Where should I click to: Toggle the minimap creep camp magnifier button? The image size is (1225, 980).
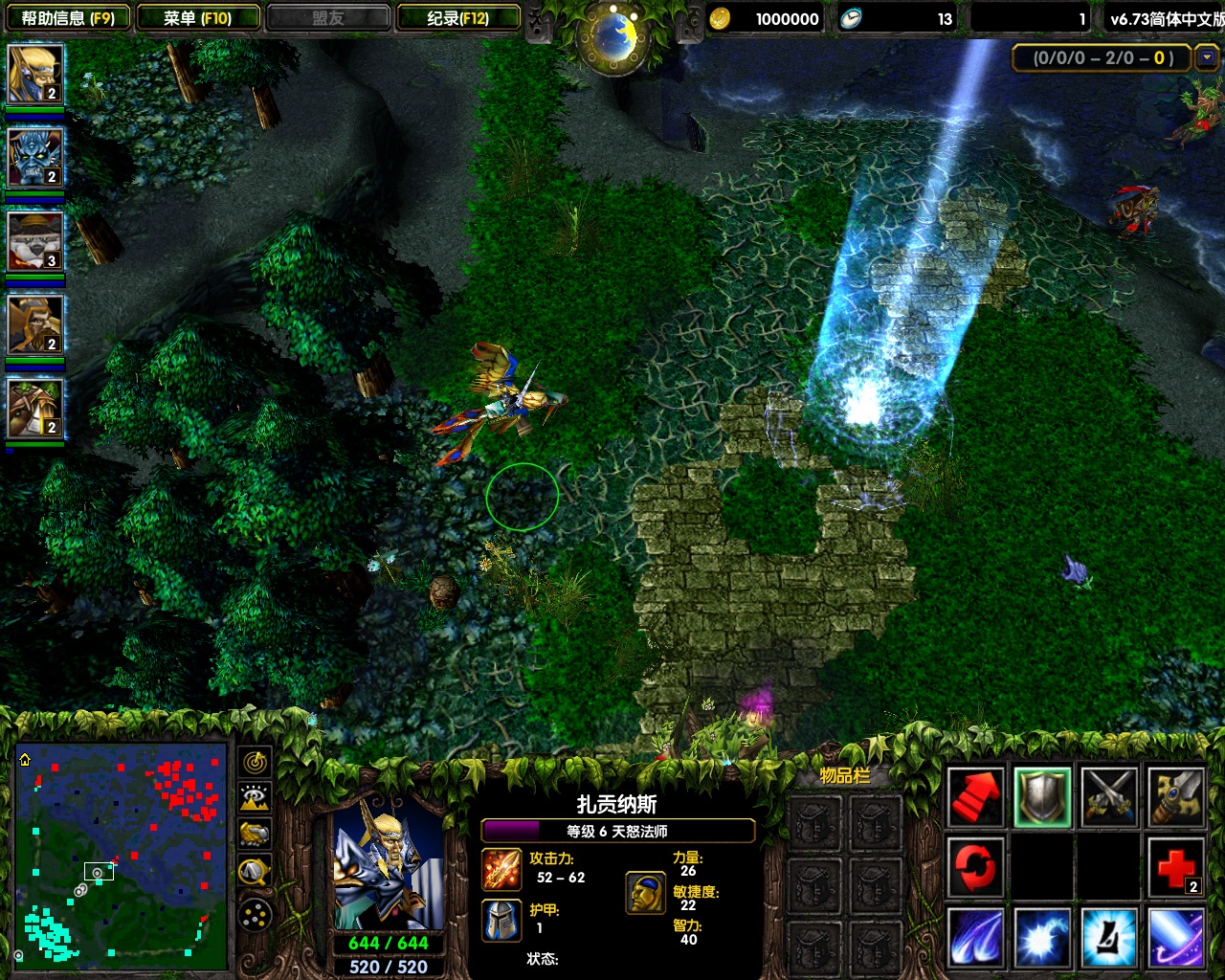click(255, 871)
